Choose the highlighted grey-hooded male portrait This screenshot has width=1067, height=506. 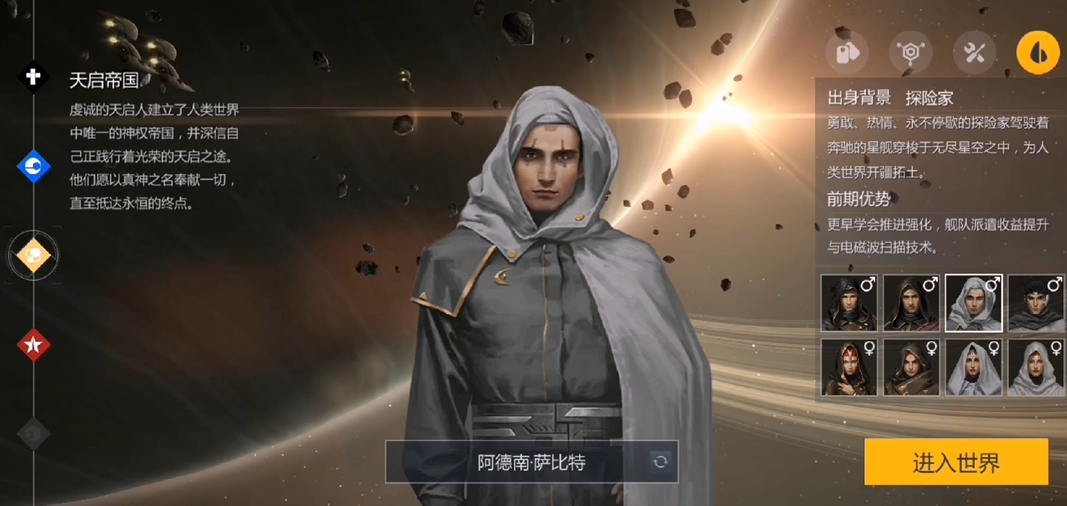(973, 303)
